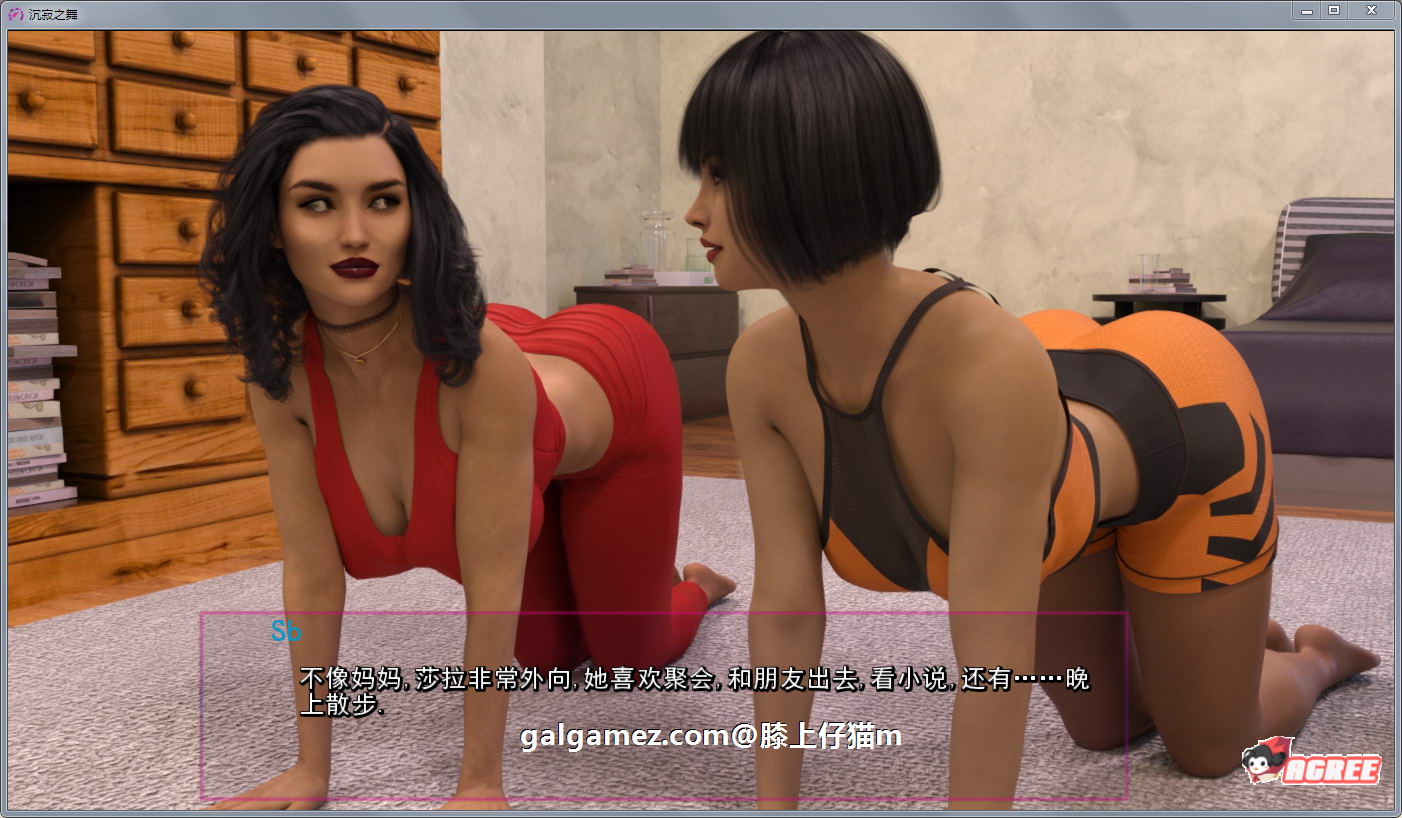Click the pink border of the dialogue box
The width and height of the screenshot is (1402, 818).
coord(203,700)
